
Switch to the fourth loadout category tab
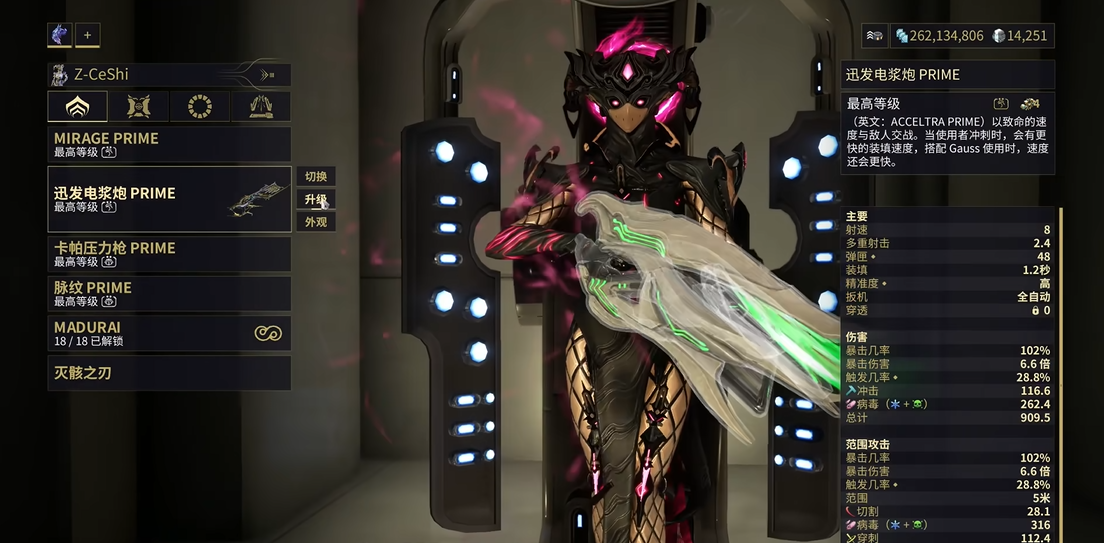tap(260, 107)
